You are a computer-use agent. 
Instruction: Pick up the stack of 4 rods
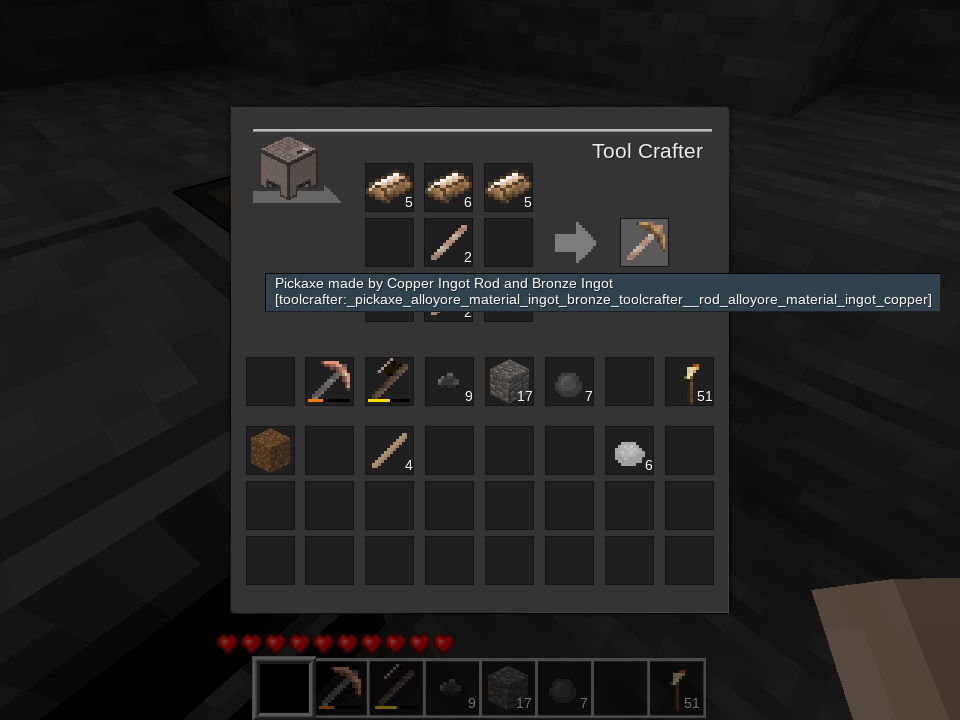tap(389, 450)
